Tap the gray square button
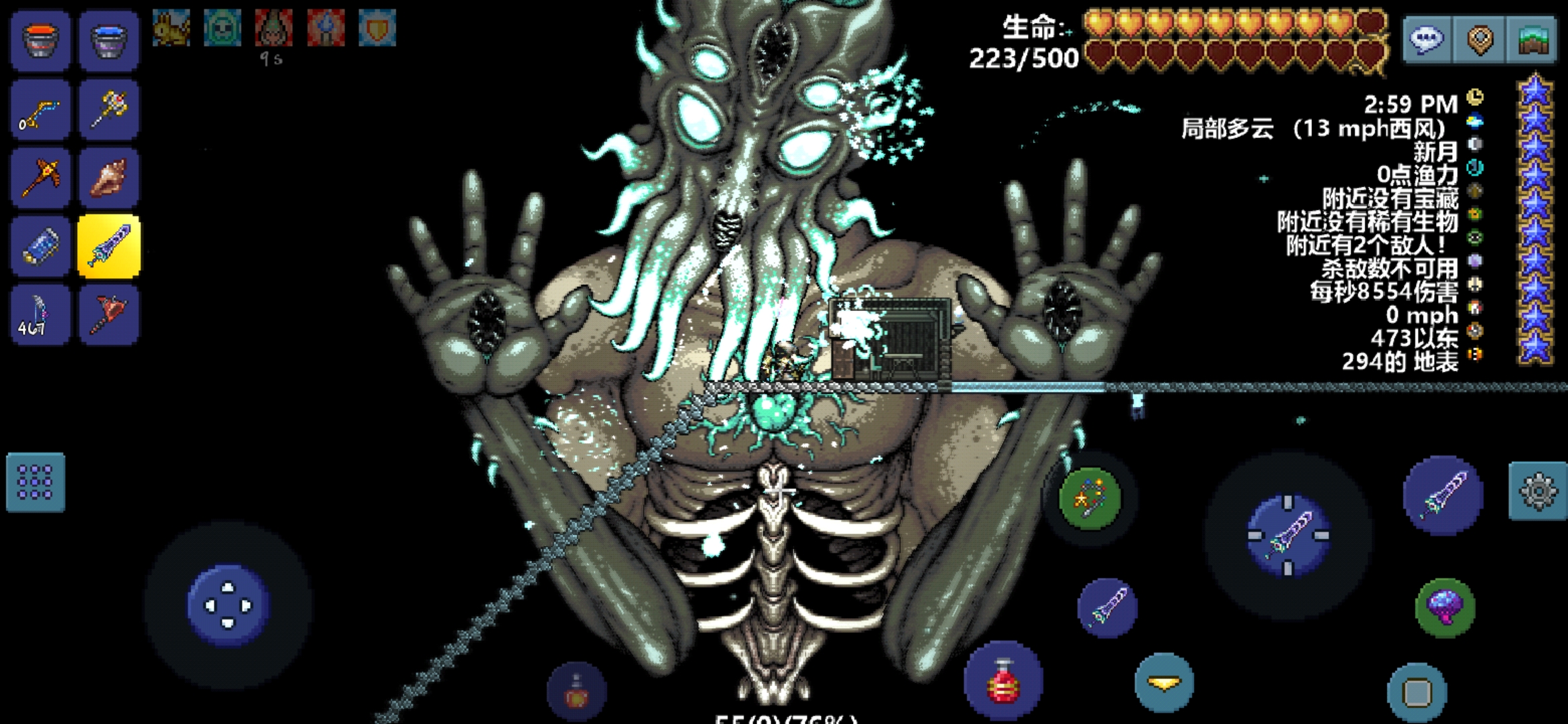This screenshot has height=724, width=1568. click(1417, 692)
